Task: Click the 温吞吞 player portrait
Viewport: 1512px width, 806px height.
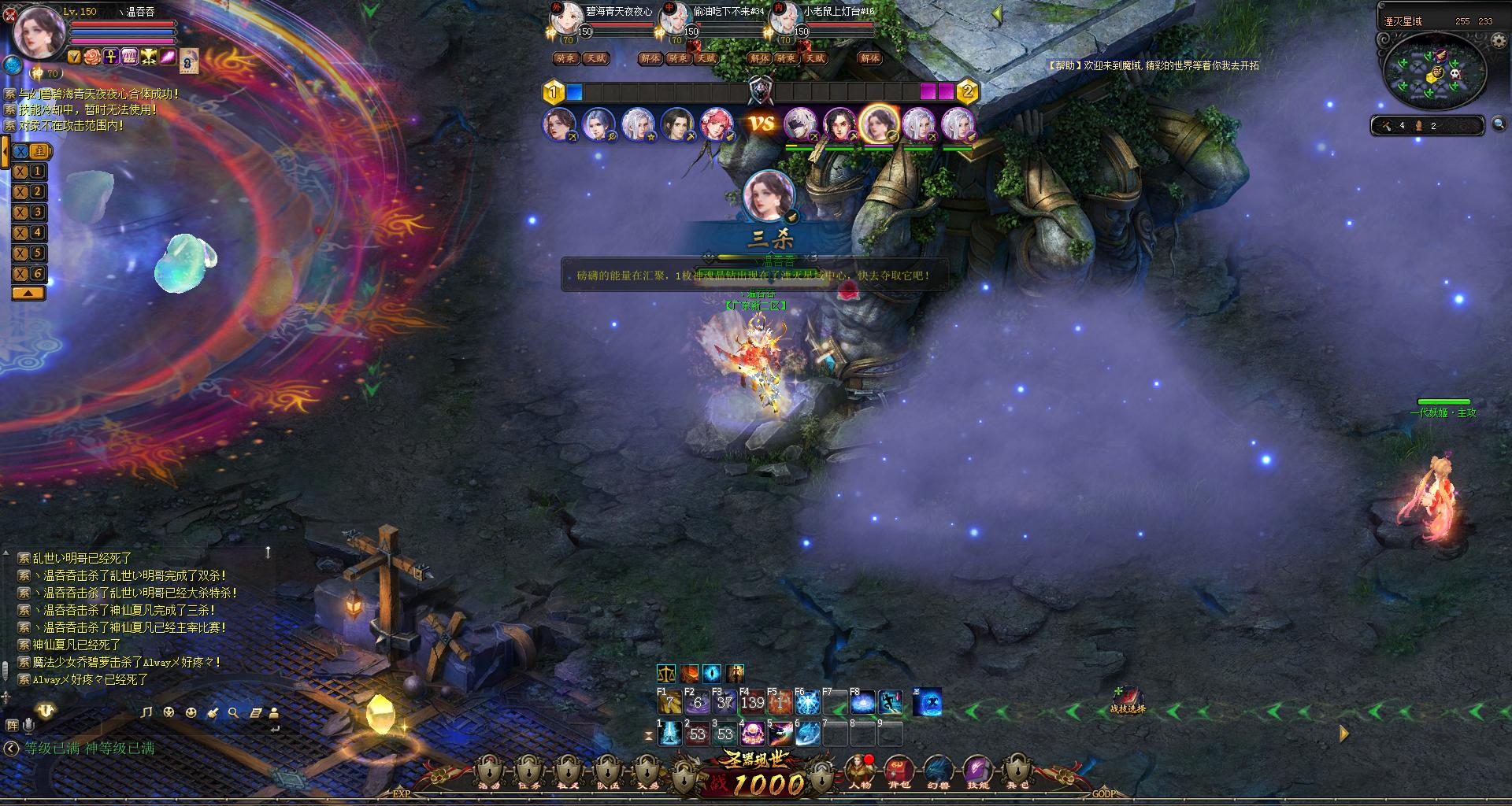Action: pyautogui.click(x=36, y=31)
